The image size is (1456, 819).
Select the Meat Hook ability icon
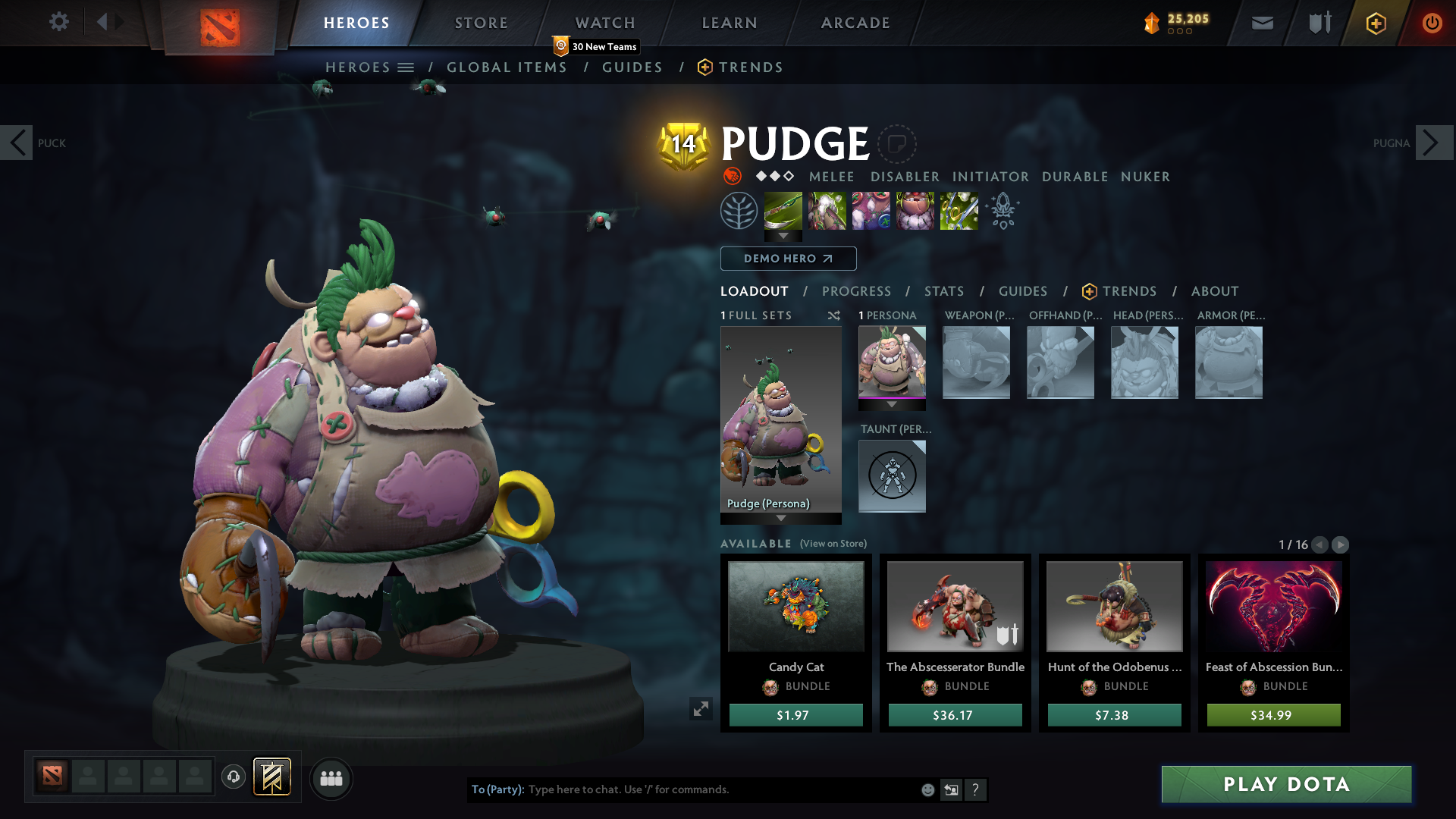coord(783,212)
